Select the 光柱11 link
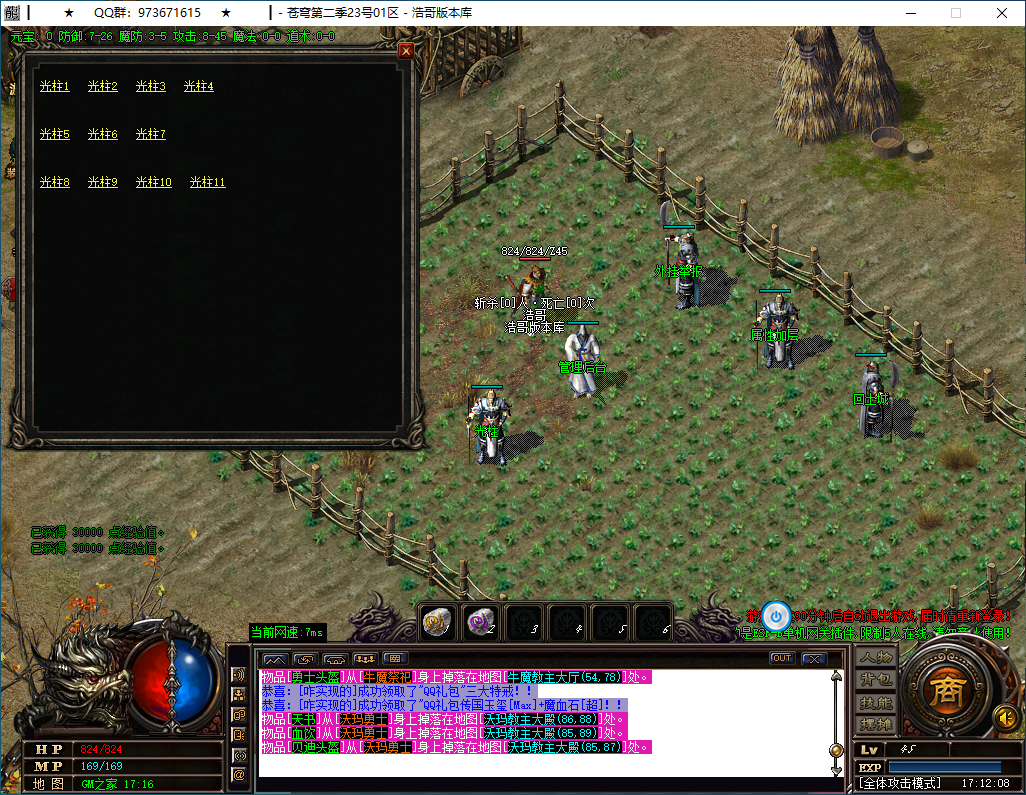The height and width of the screenshot is (795, 1026). point(208,183)
